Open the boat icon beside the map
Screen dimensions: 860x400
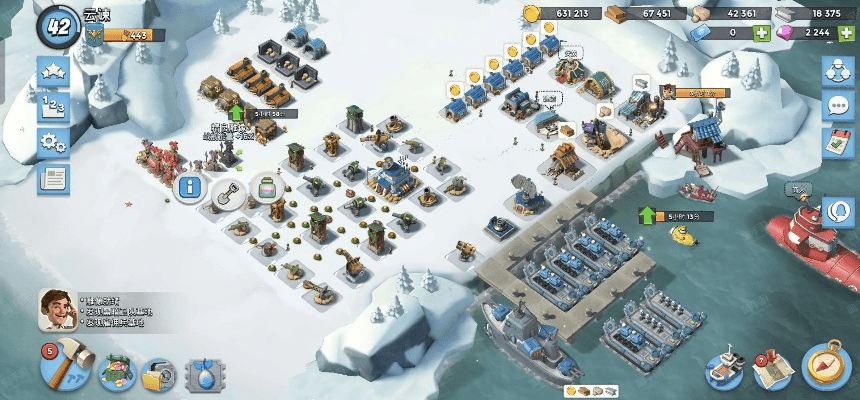[x=724, y=372]
